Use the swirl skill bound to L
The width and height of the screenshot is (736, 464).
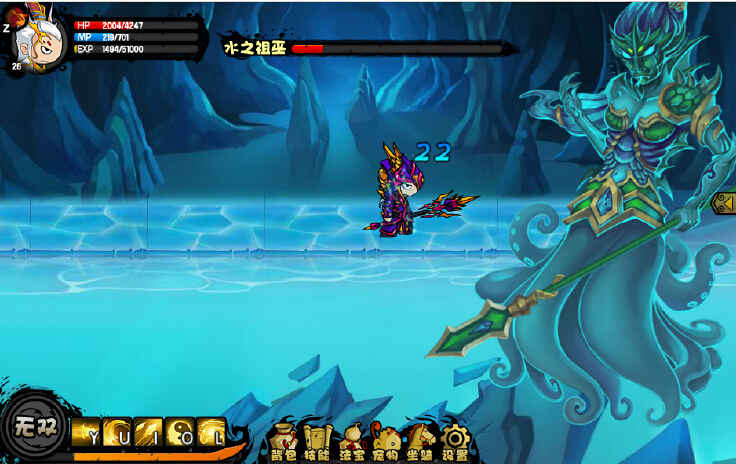click(211, 432)
